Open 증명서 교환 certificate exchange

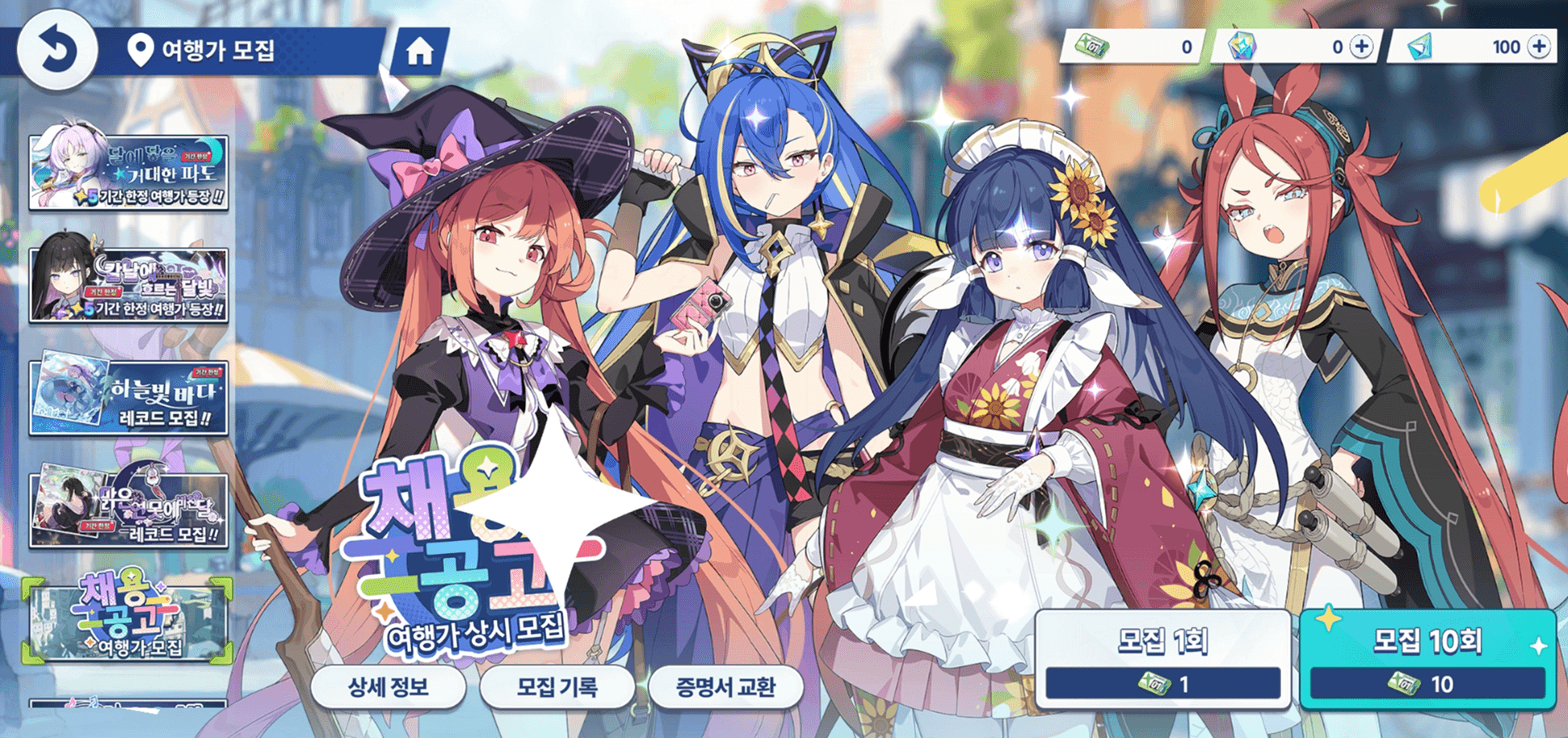point(725,687)
